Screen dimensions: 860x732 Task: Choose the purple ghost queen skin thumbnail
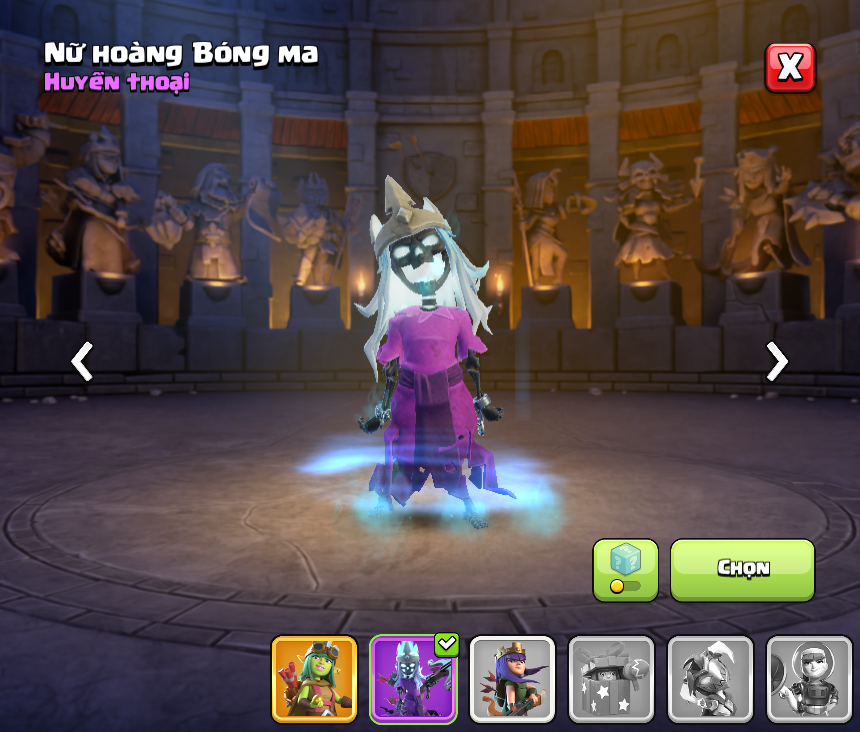pos(413,679)
